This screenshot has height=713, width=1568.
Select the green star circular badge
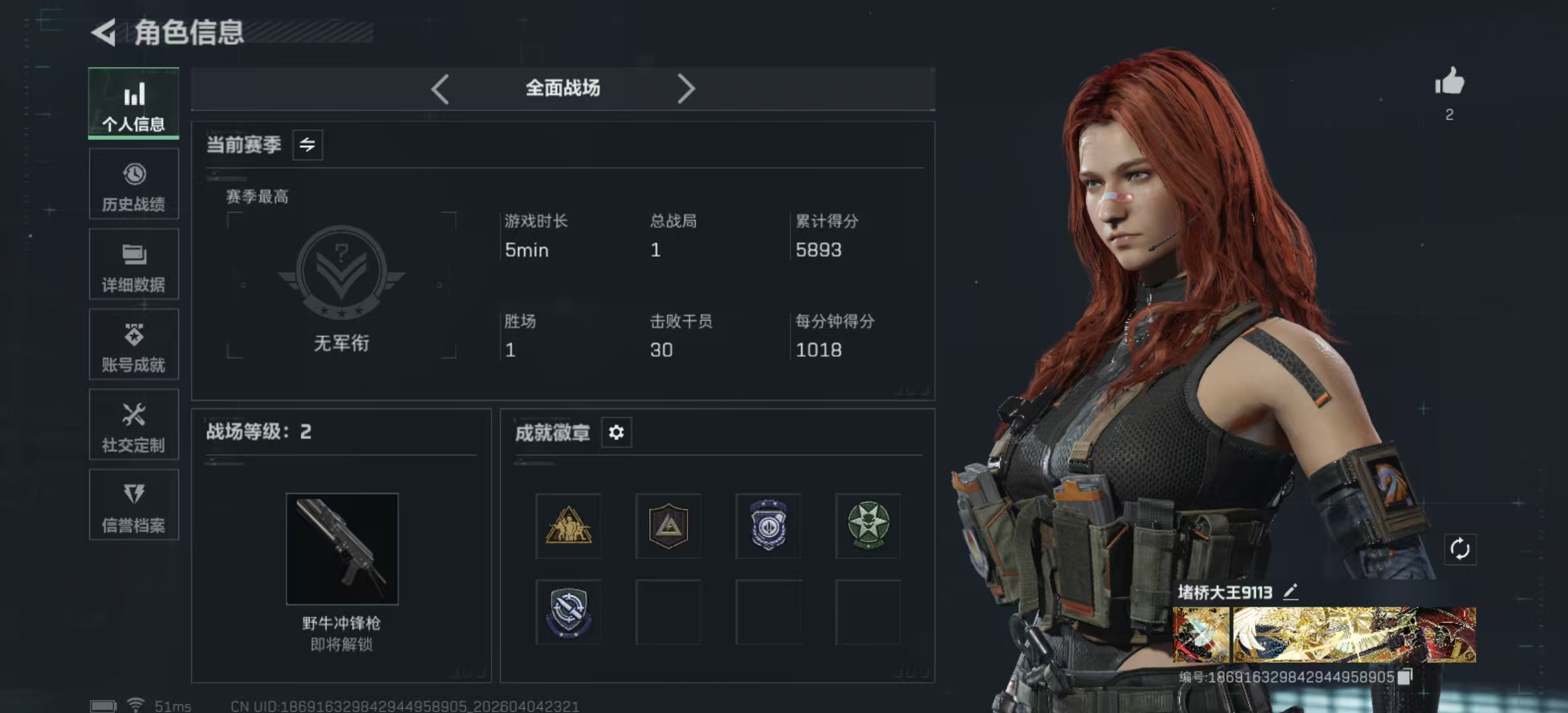868,526
